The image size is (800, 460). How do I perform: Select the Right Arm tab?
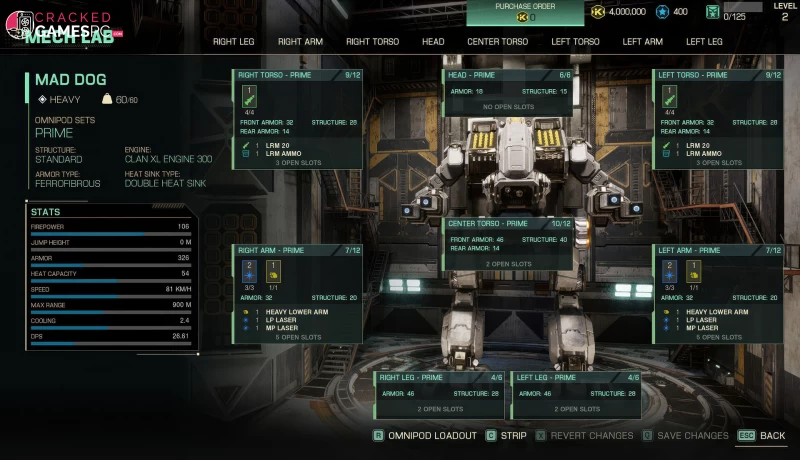[x=300, y=42]
